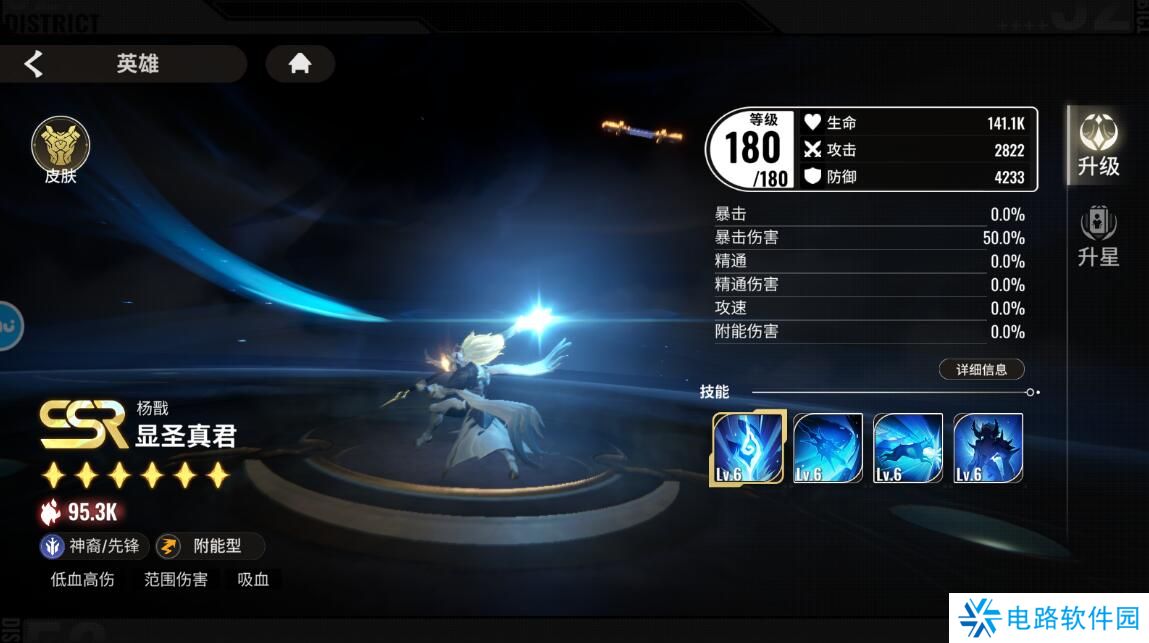Tap the 附能型 type tag
Viewport: 1149px width, 643px height.
click(210, 546)
